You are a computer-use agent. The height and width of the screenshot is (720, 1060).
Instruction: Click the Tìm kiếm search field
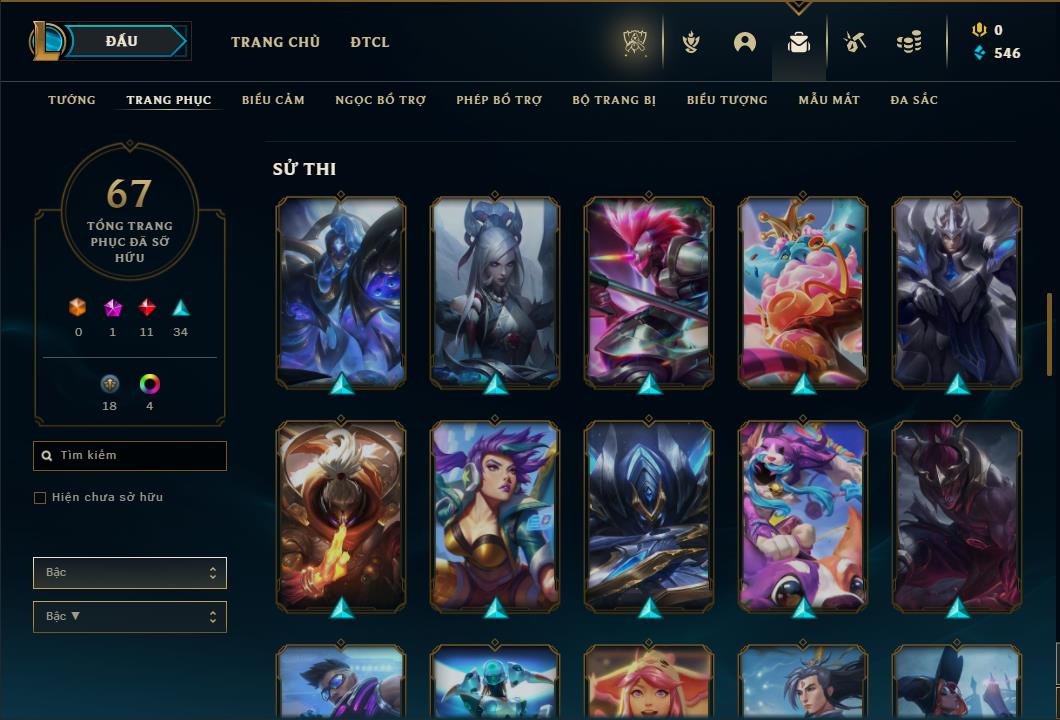tap(130, 456)
